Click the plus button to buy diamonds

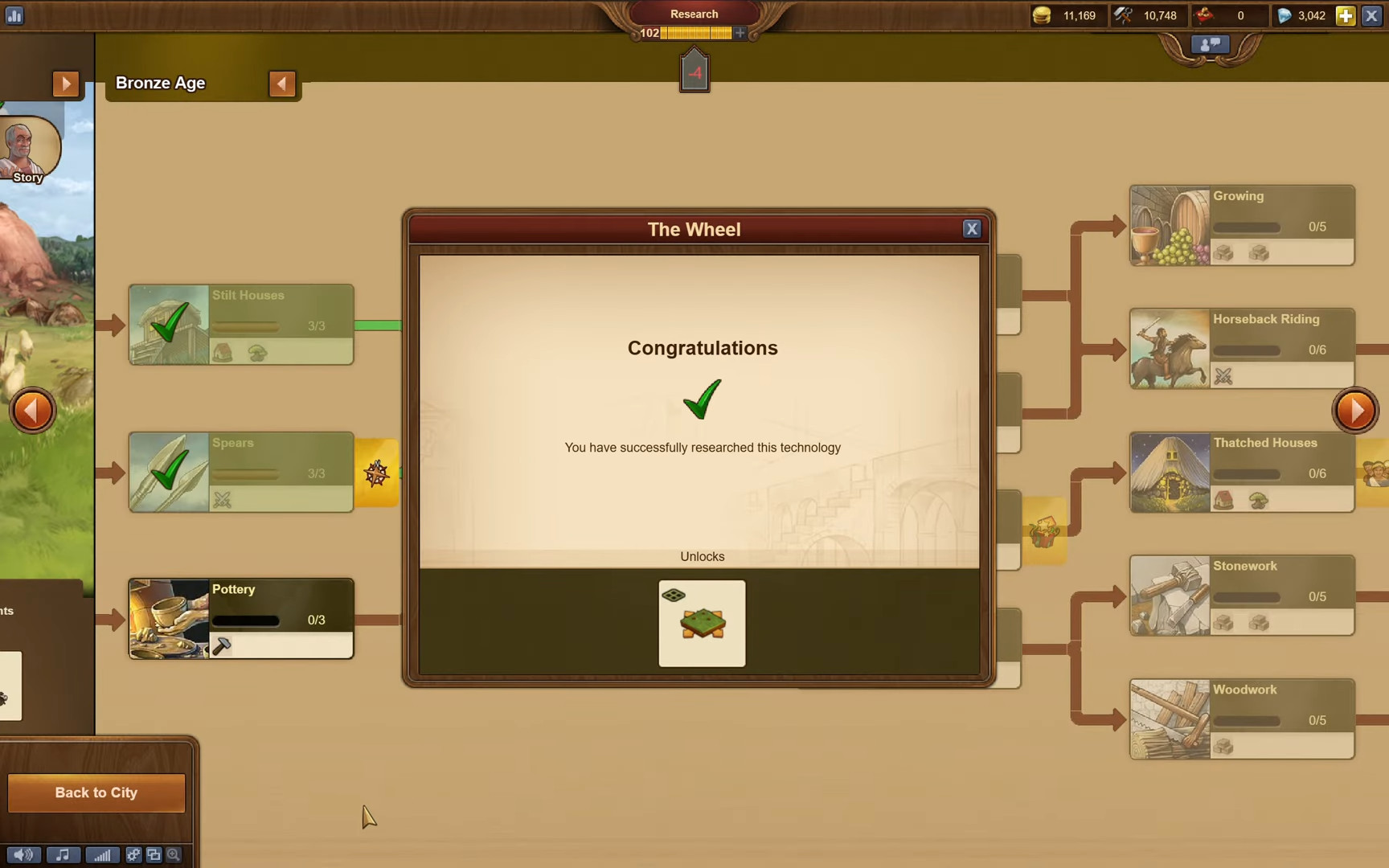pos(1345,15)
